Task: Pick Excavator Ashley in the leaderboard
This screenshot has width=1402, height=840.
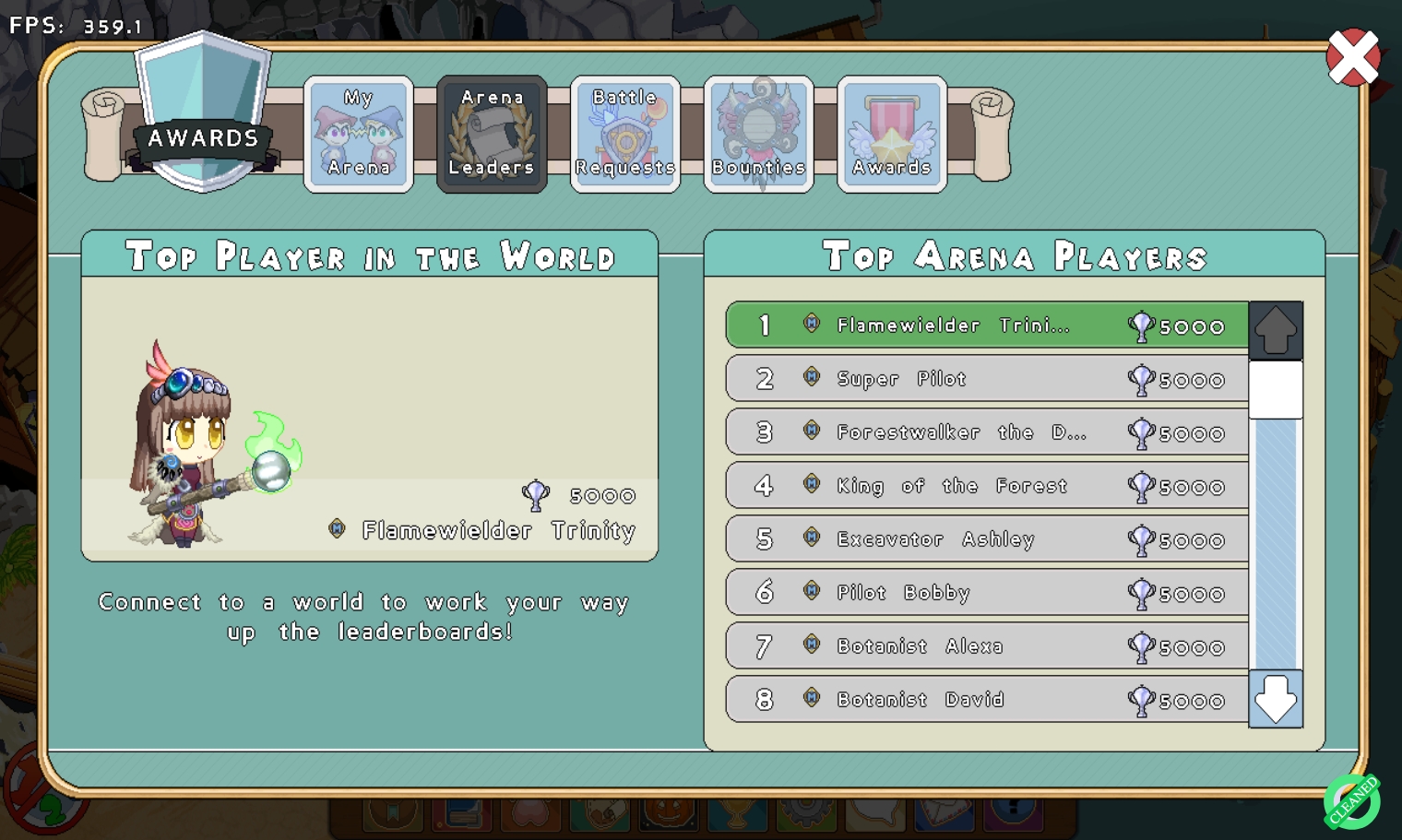Action: [x=987, y=539]
